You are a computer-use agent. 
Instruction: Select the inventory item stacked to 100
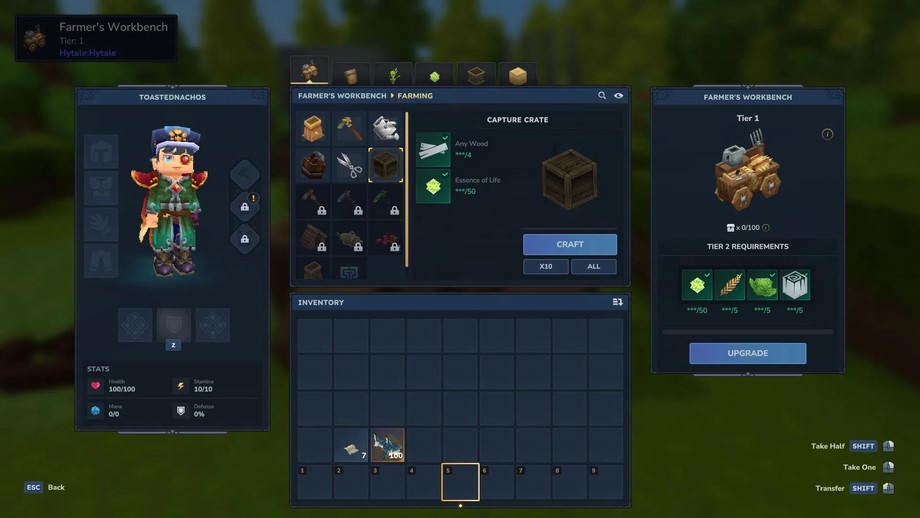click(x=387, y=446)
